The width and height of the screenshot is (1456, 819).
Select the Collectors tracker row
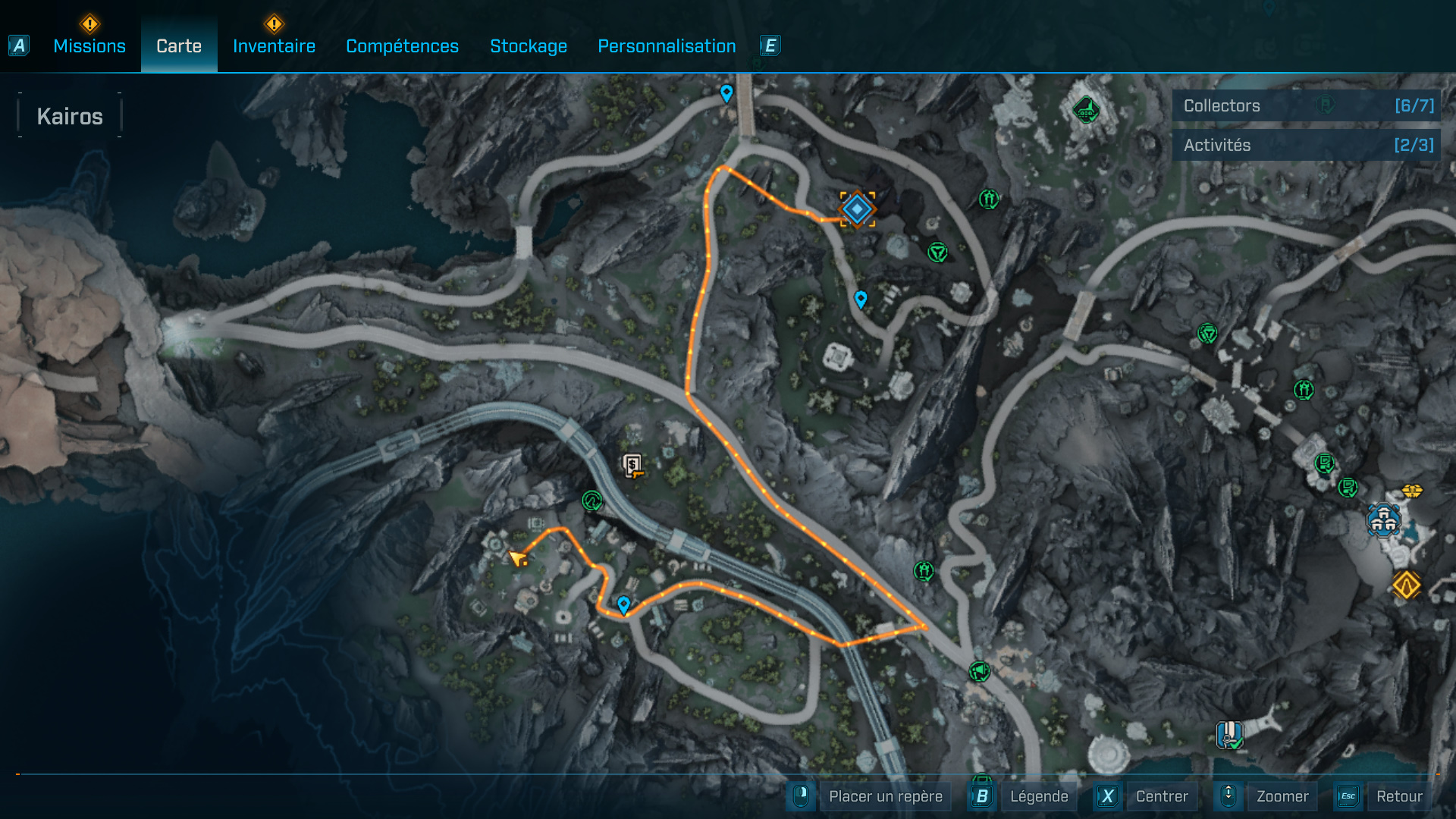[1306, 105]
